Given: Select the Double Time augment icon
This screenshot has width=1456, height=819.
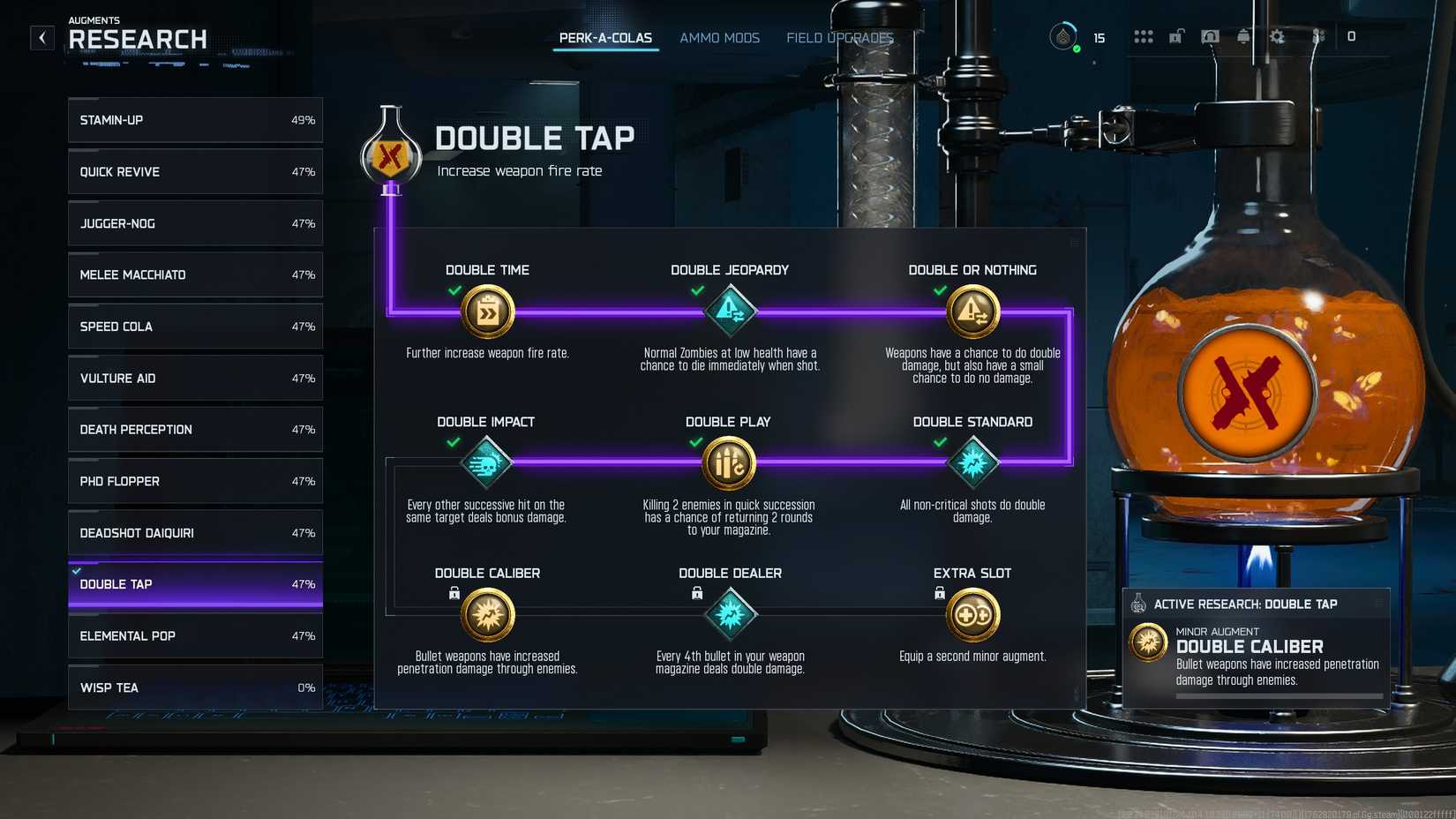Looking at the screenshot, I should [487, 312].
